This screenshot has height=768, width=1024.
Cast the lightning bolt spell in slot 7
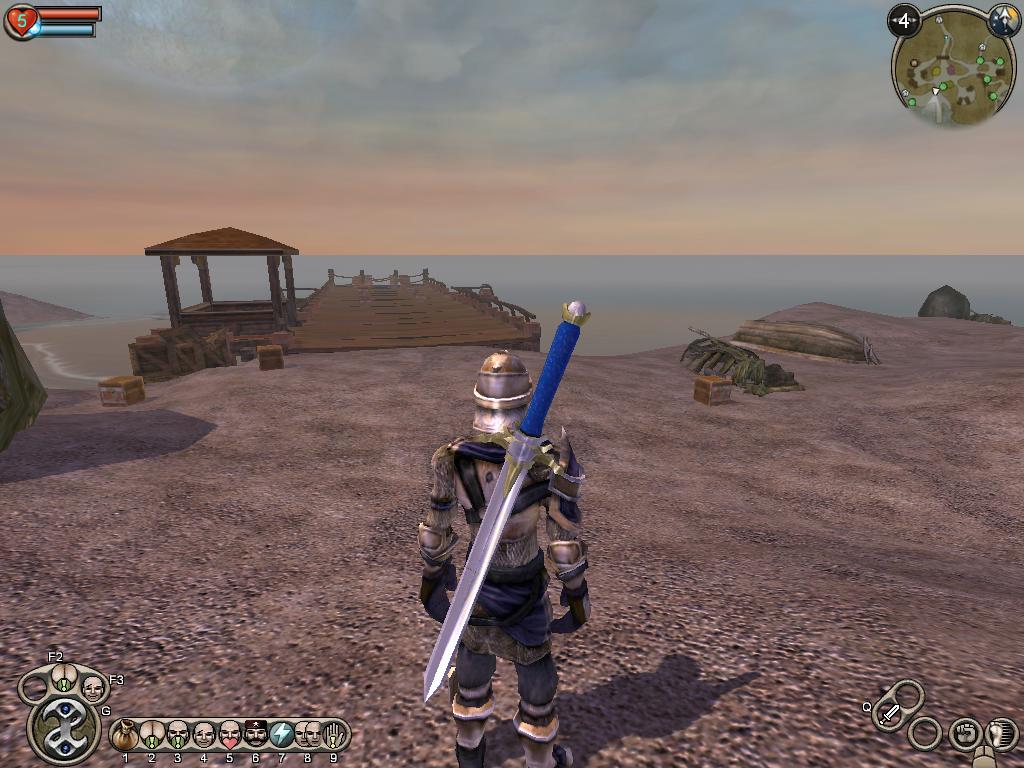pos(282,736)
